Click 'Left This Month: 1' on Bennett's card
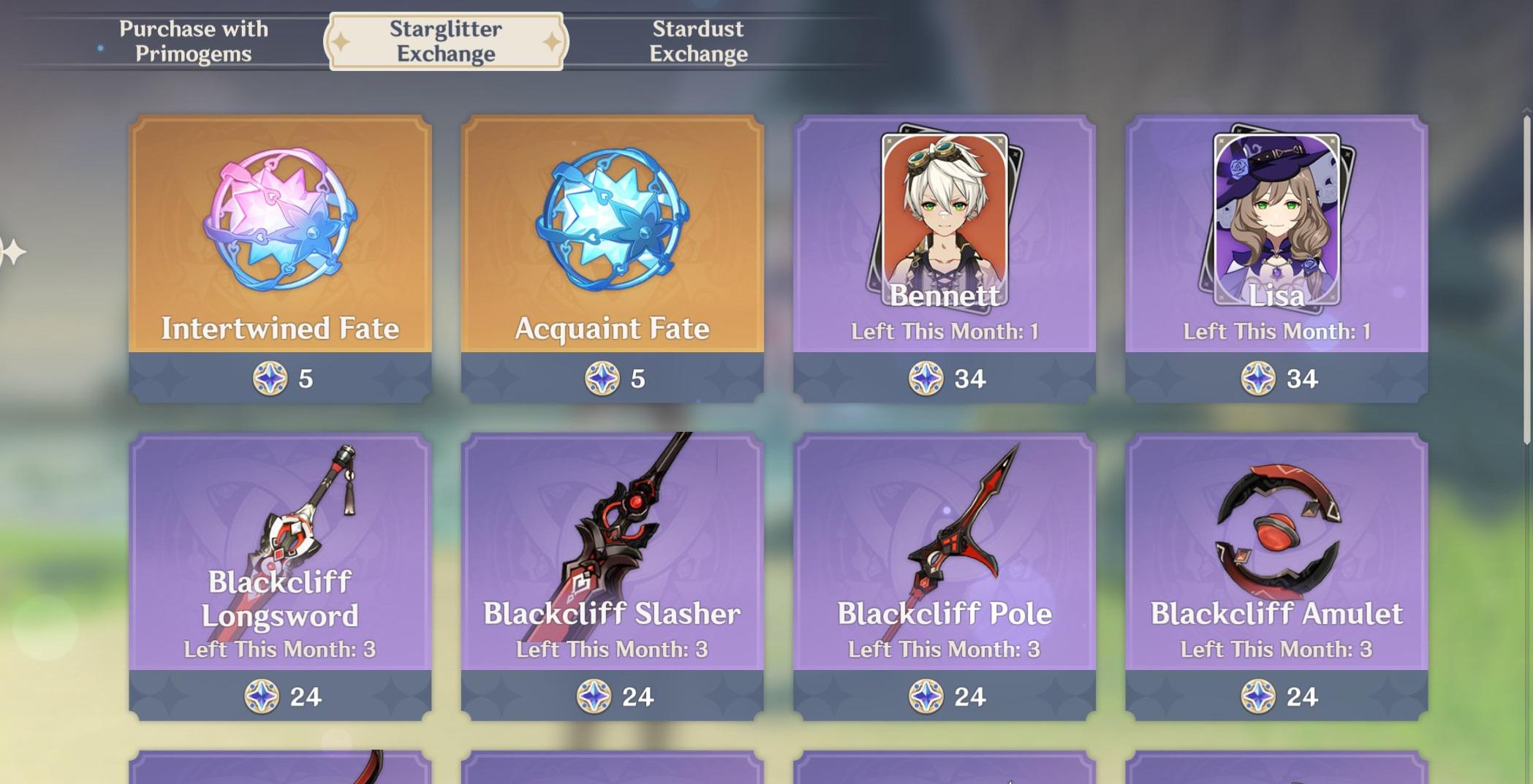Image resolution: width=1533 pixels, height=784 pixels. point(943,332)
